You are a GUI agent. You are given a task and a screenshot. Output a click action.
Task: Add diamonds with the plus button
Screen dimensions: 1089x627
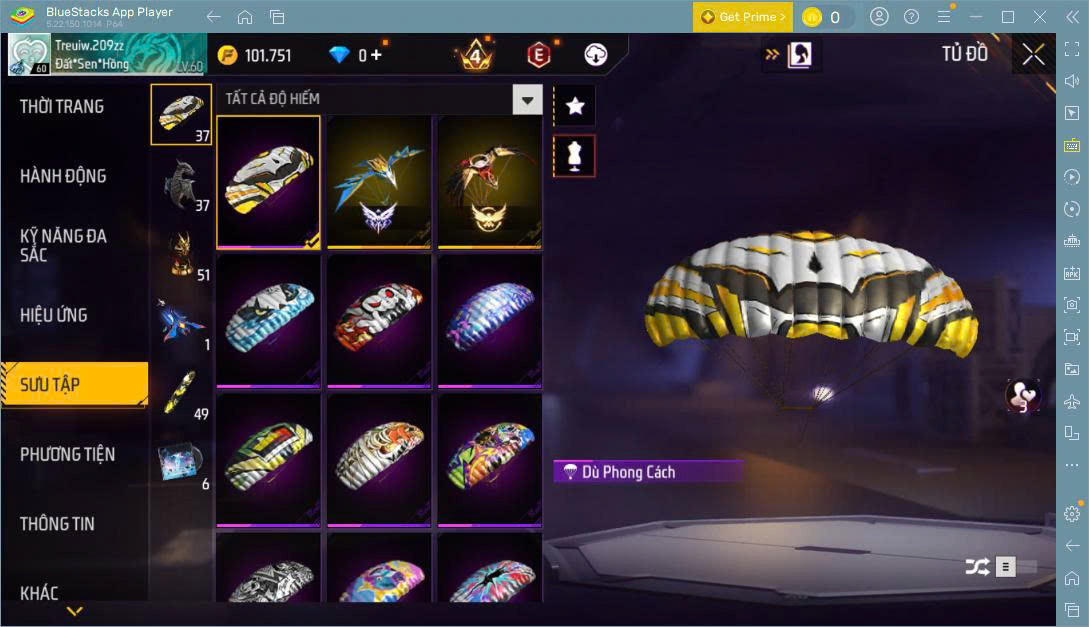point(376,55)
